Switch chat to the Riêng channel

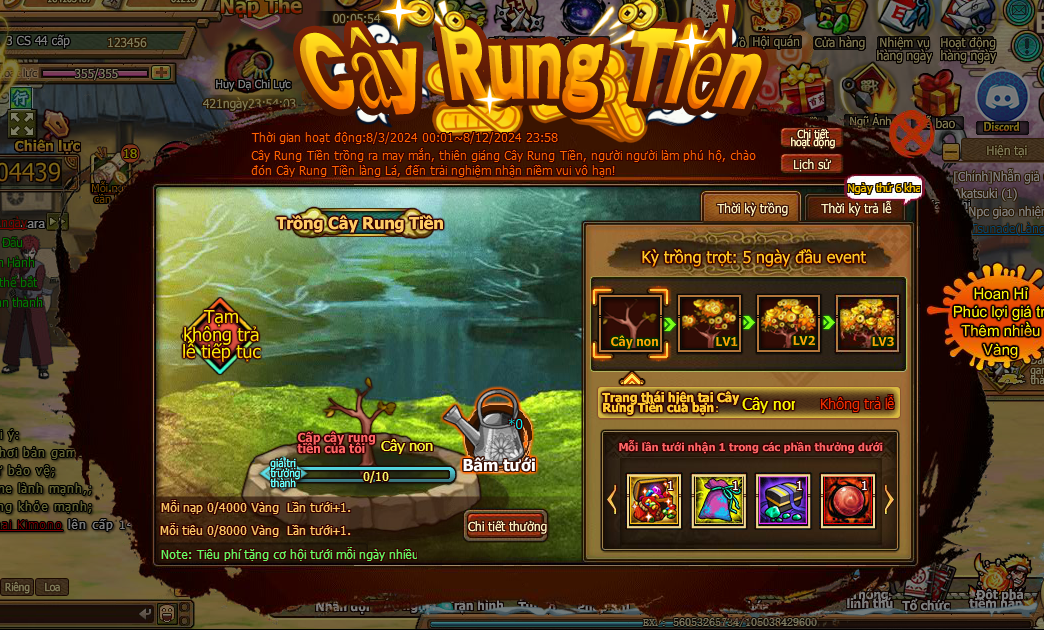click(17, 587)
